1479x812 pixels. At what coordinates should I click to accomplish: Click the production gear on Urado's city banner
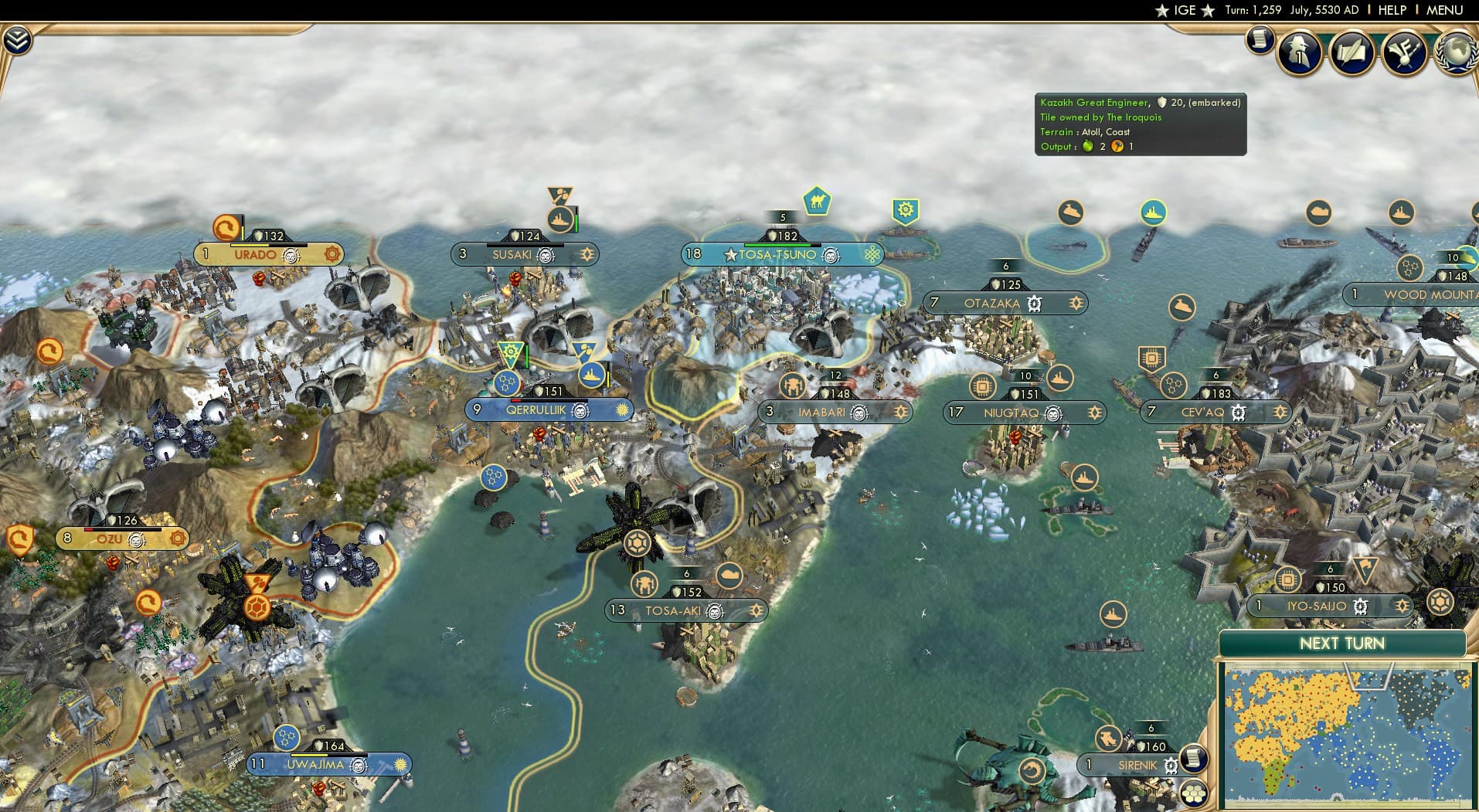[x=331, y=254]
